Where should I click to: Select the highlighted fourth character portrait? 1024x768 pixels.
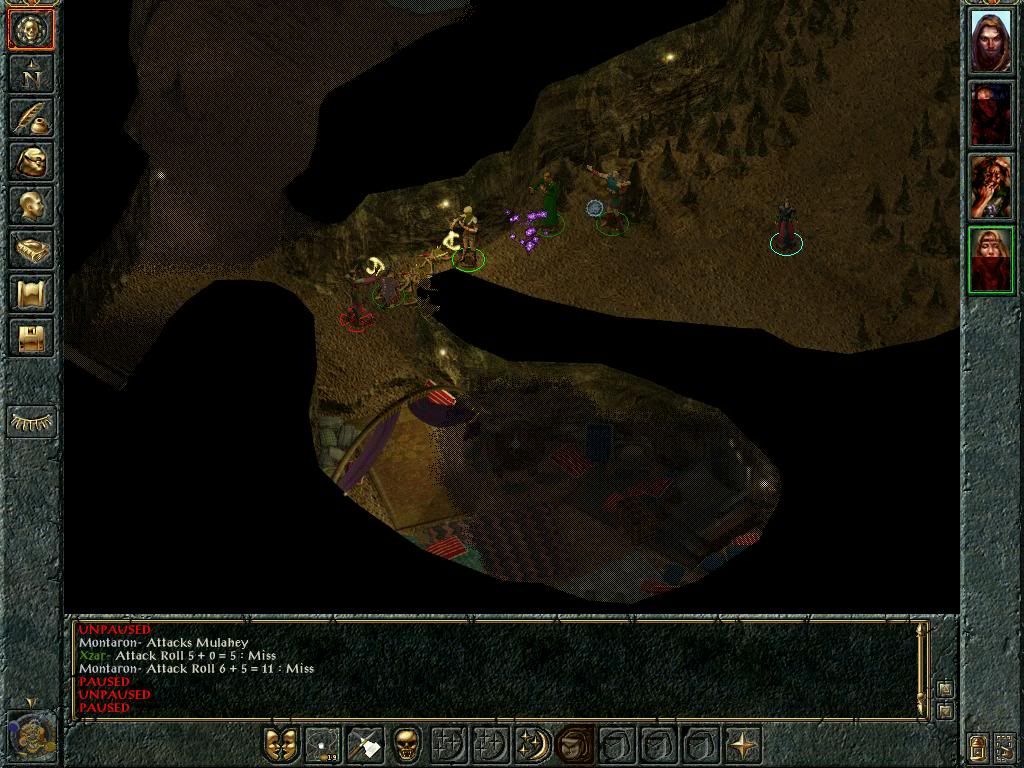[991, 260]
